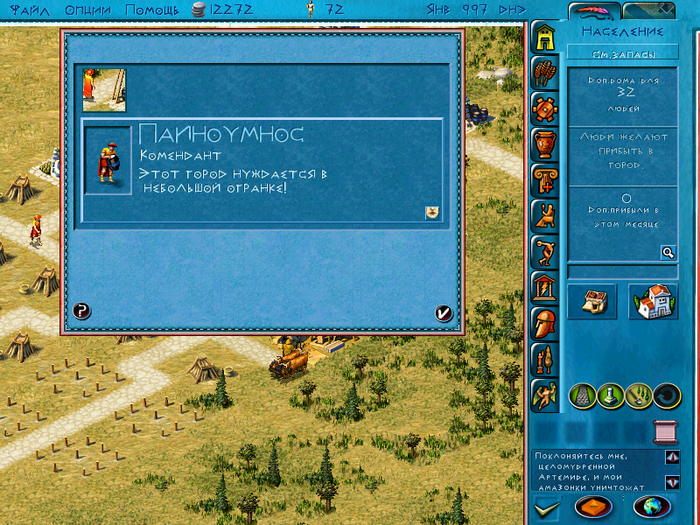
Task: Select the wheat sheaf sidebar tab
Action: pos(545,72)
